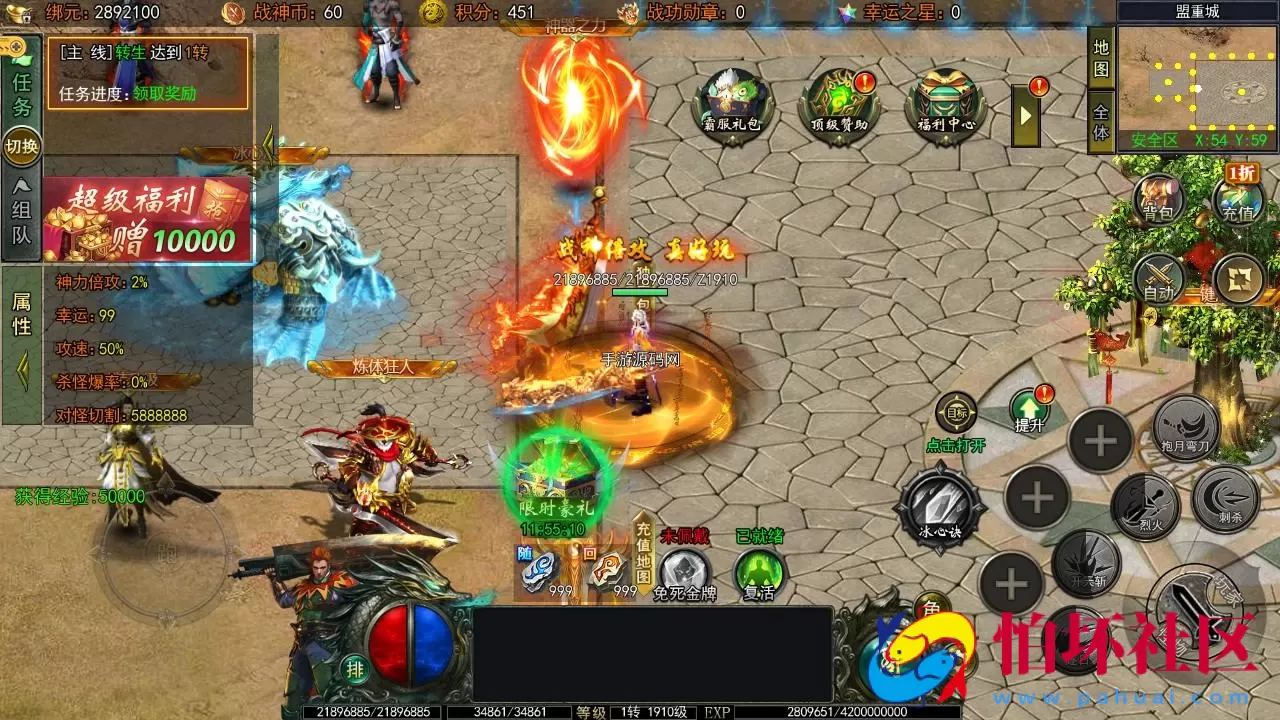Tap the 提升 upgrade arrow icon
Viewport: 1280px width, 720px height.
click(x=1029, y=408)
